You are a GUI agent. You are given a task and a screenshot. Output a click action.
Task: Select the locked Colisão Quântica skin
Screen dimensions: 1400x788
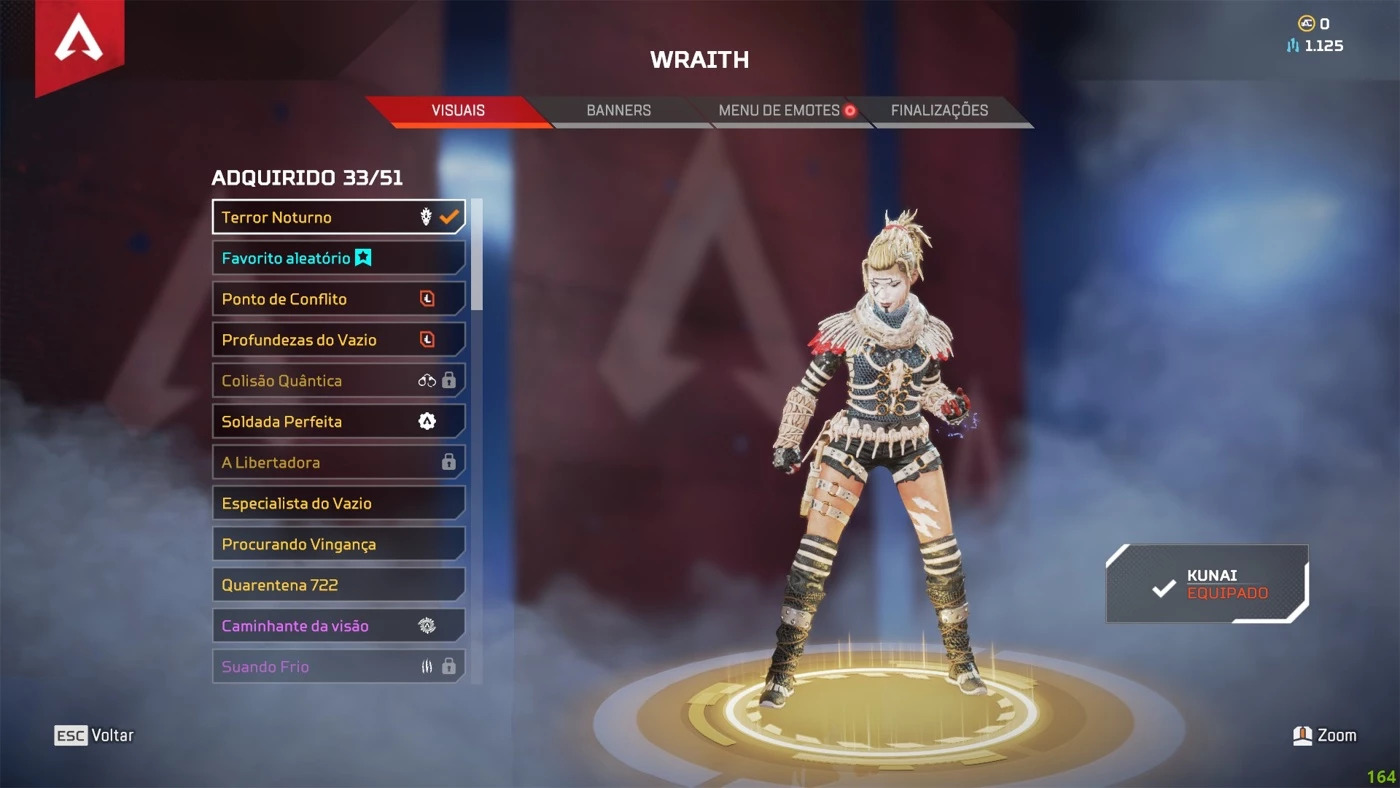click(338, 381)
